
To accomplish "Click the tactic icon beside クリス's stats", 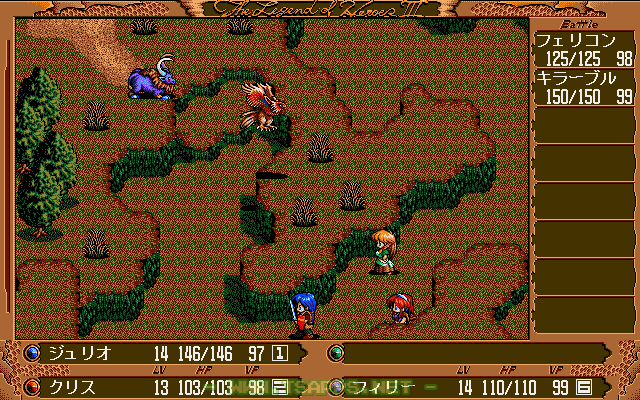I will (x=281, y=387).
